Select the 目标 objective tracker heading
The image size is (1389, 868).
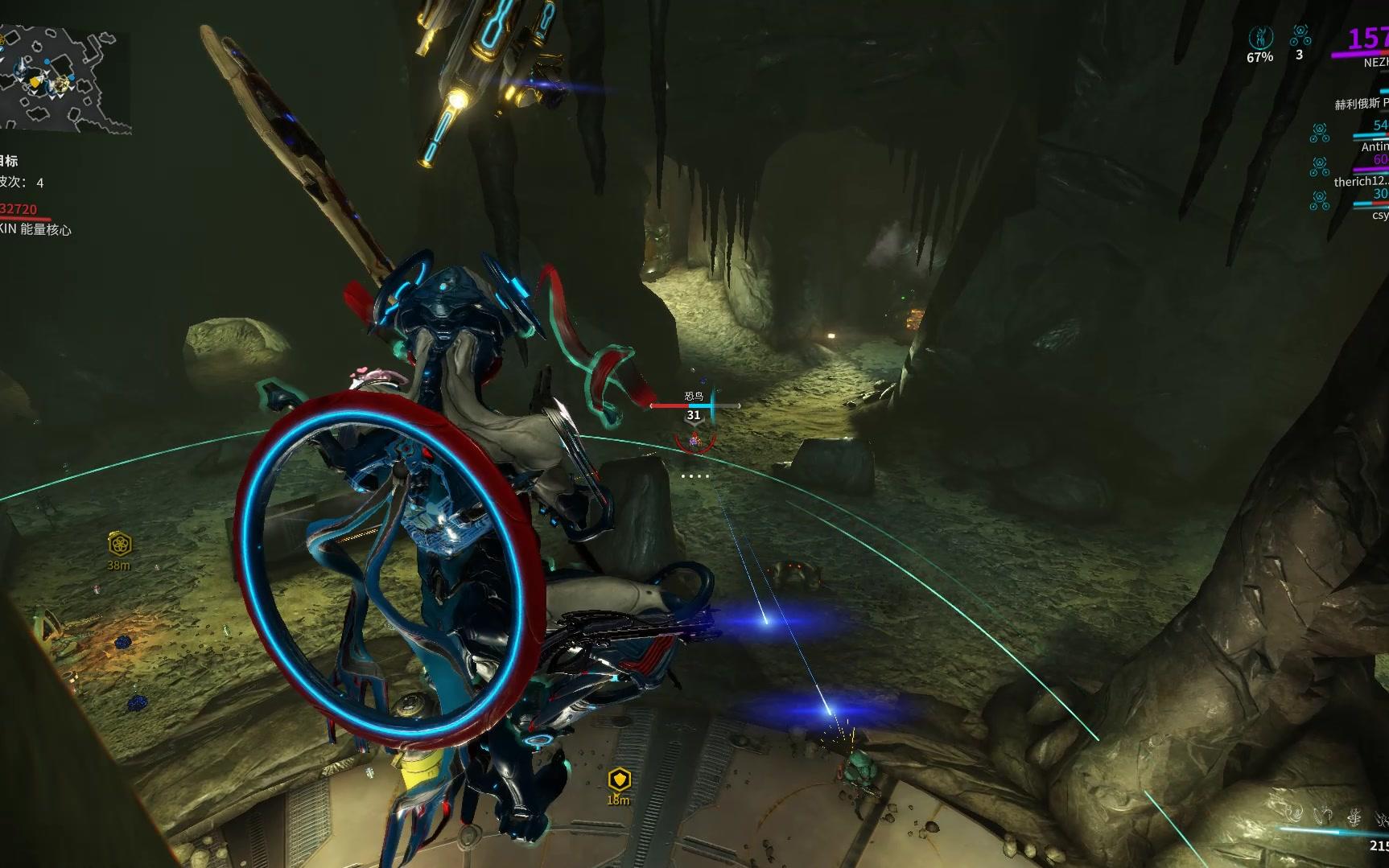(x=9, y=161)
